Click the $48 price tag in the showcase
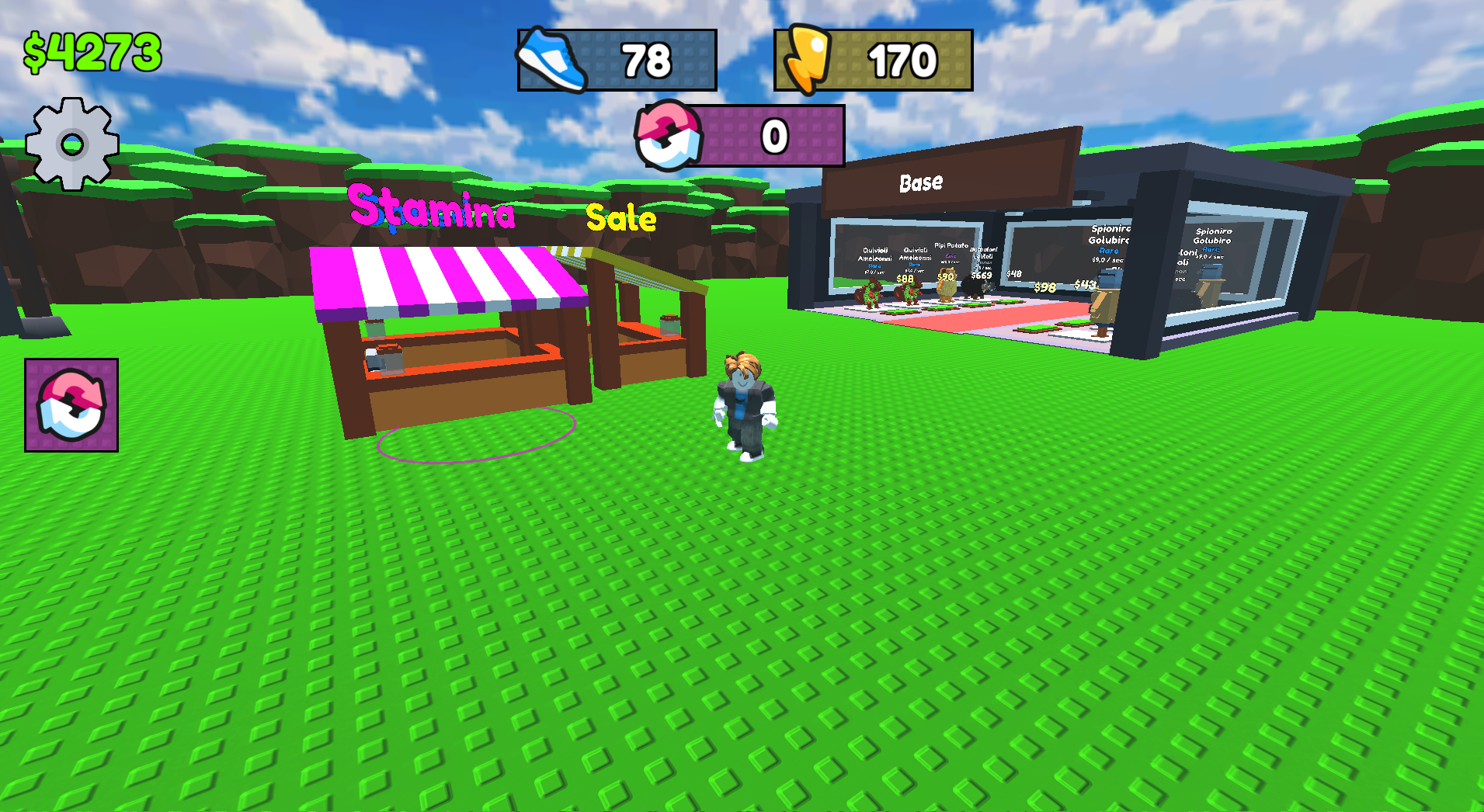 pos(1014,273)
